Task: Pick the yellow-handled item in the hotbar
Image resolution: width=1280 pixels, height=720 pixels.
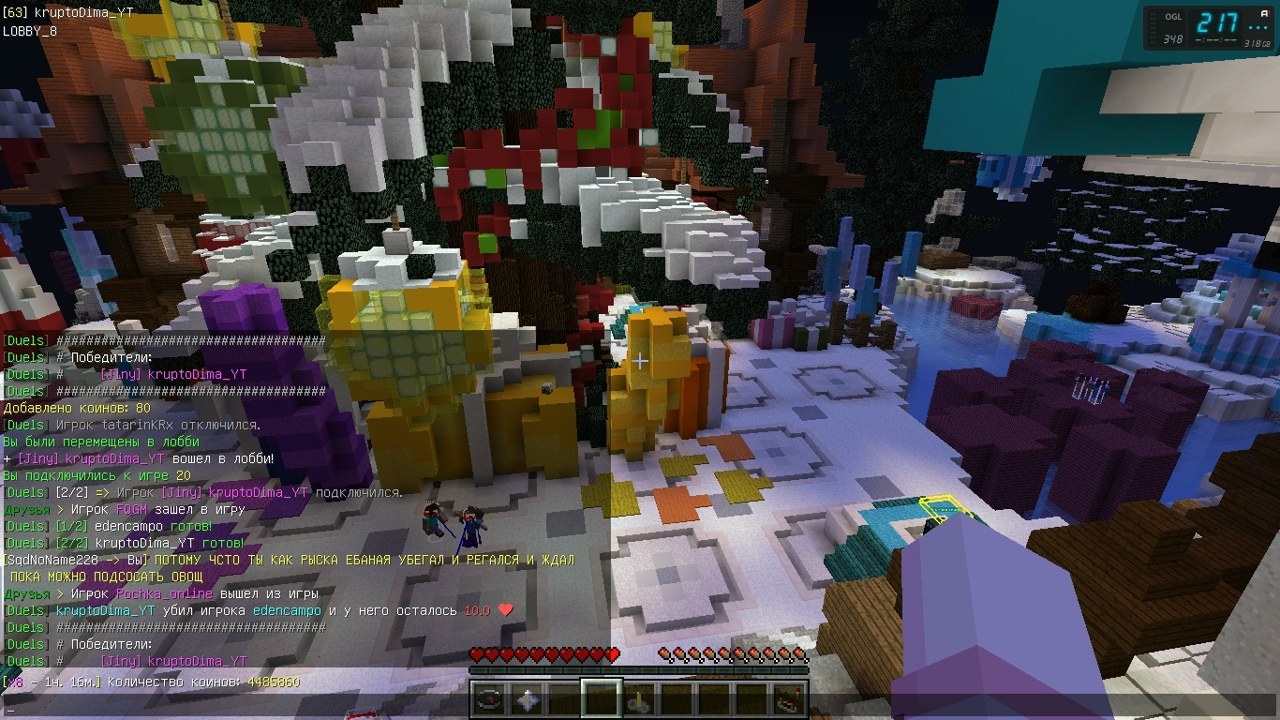Action: coord(639,699)
